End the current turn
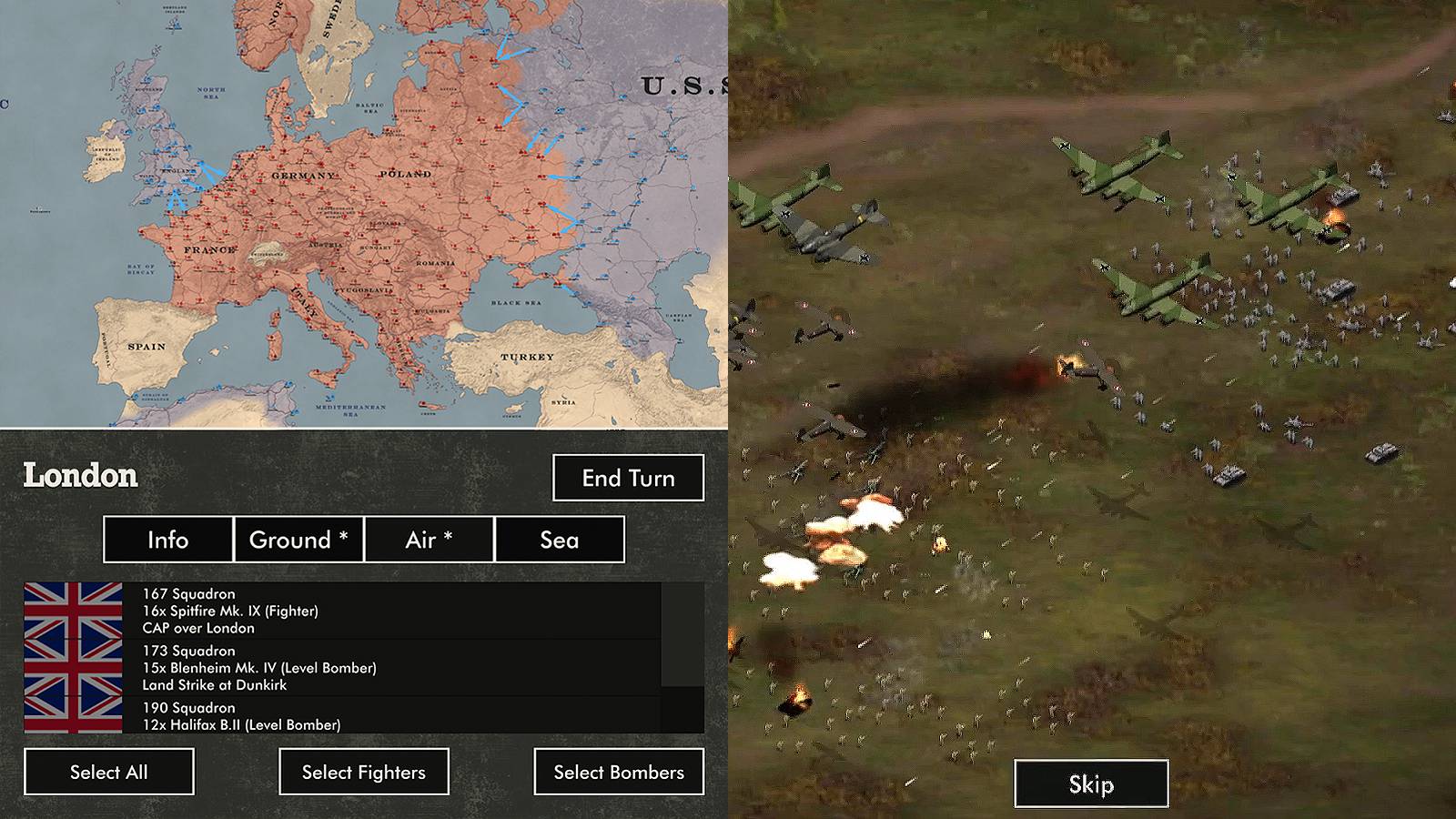The height and width of the screenshot is (819, 1456). (628, 478)
